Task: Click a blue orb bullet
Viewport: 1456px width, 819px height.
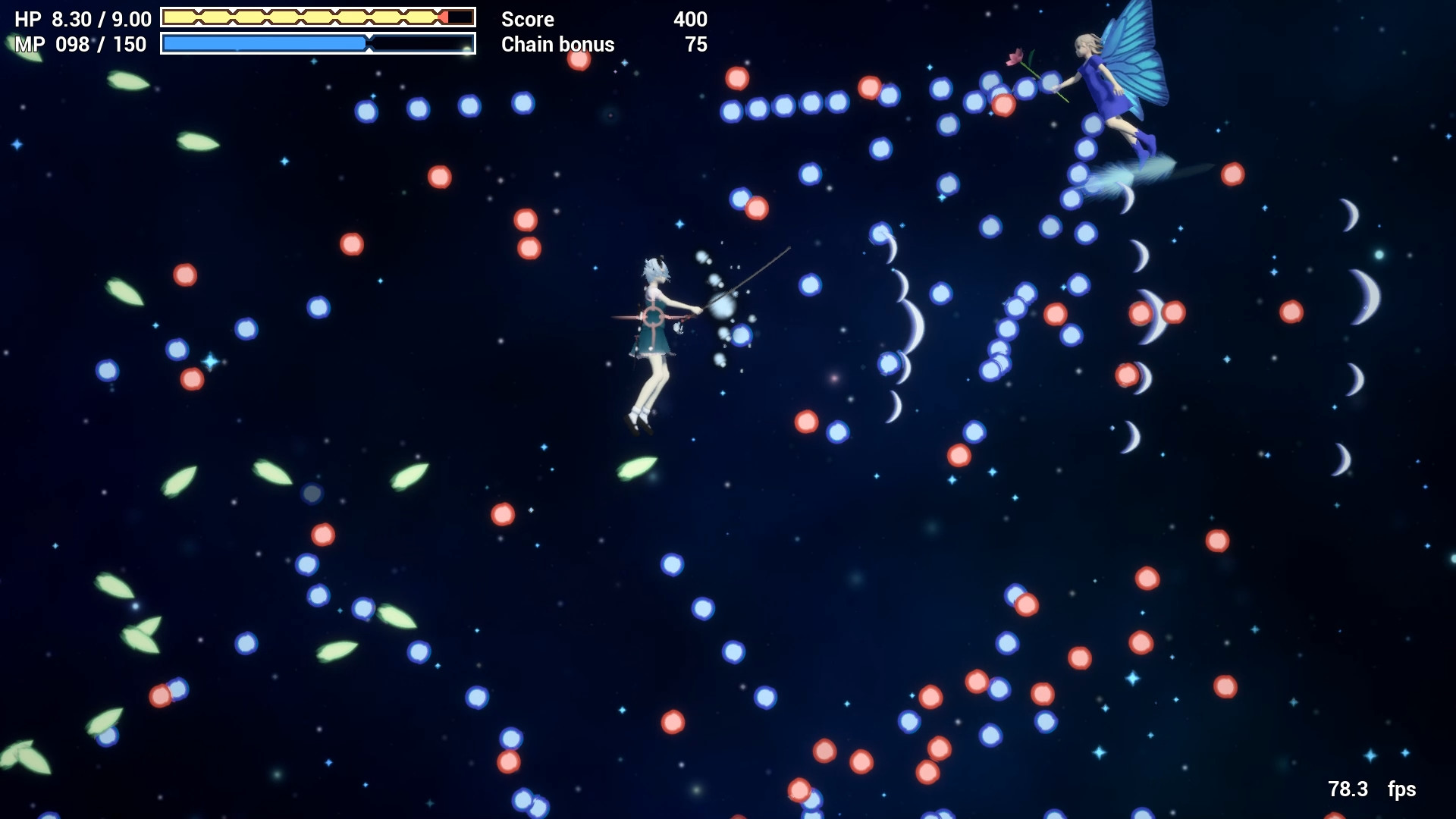Action: [x=368, y=108]
